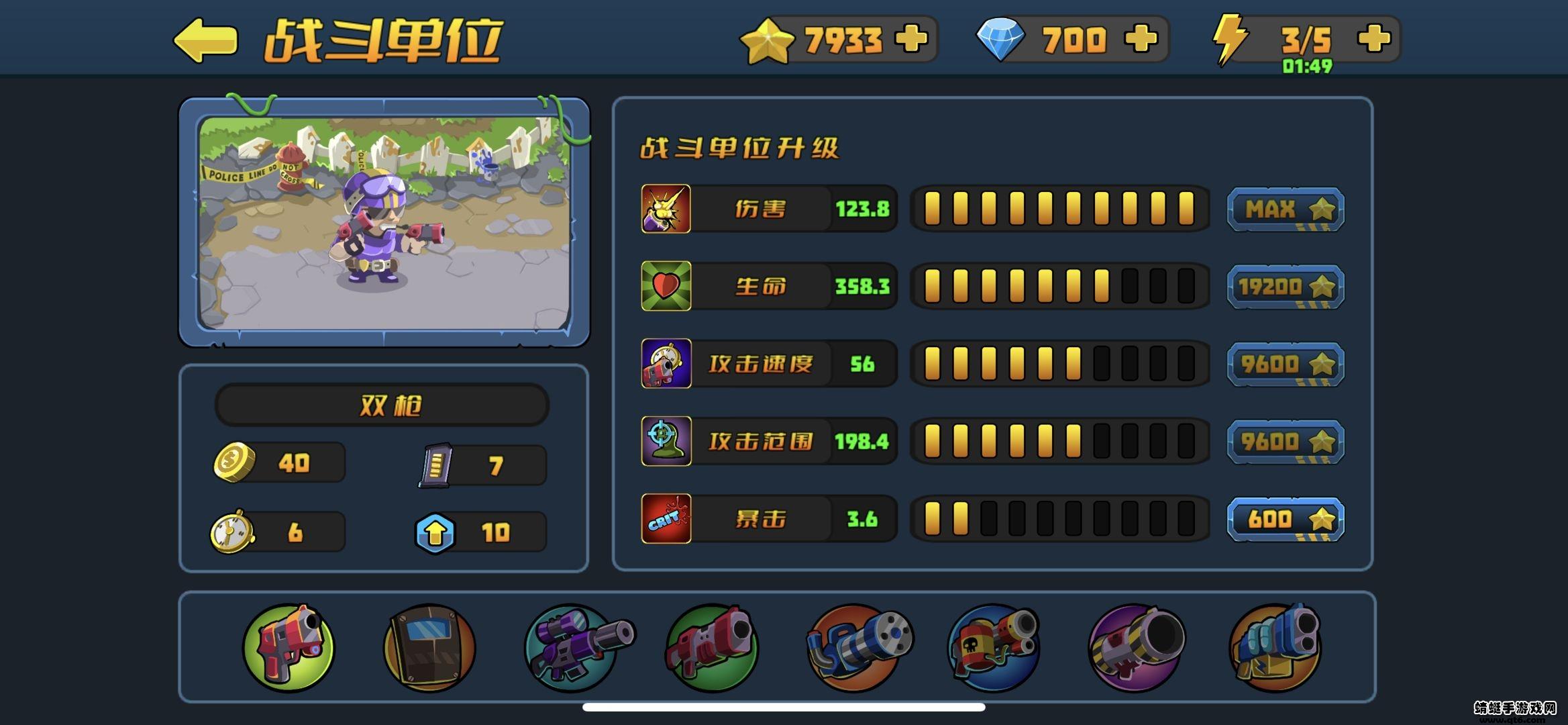Click the CRIT 暴击 stat icon

[x=666, y=518]
